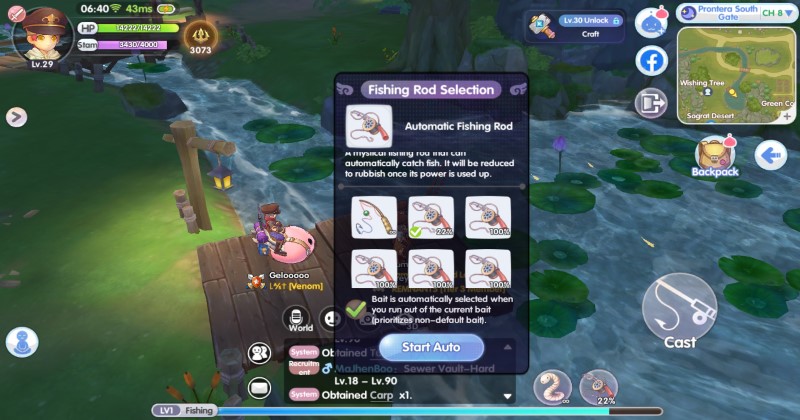Collapse the right side menu with blue arrow
The image size is (800, 420).
(771, 155)
